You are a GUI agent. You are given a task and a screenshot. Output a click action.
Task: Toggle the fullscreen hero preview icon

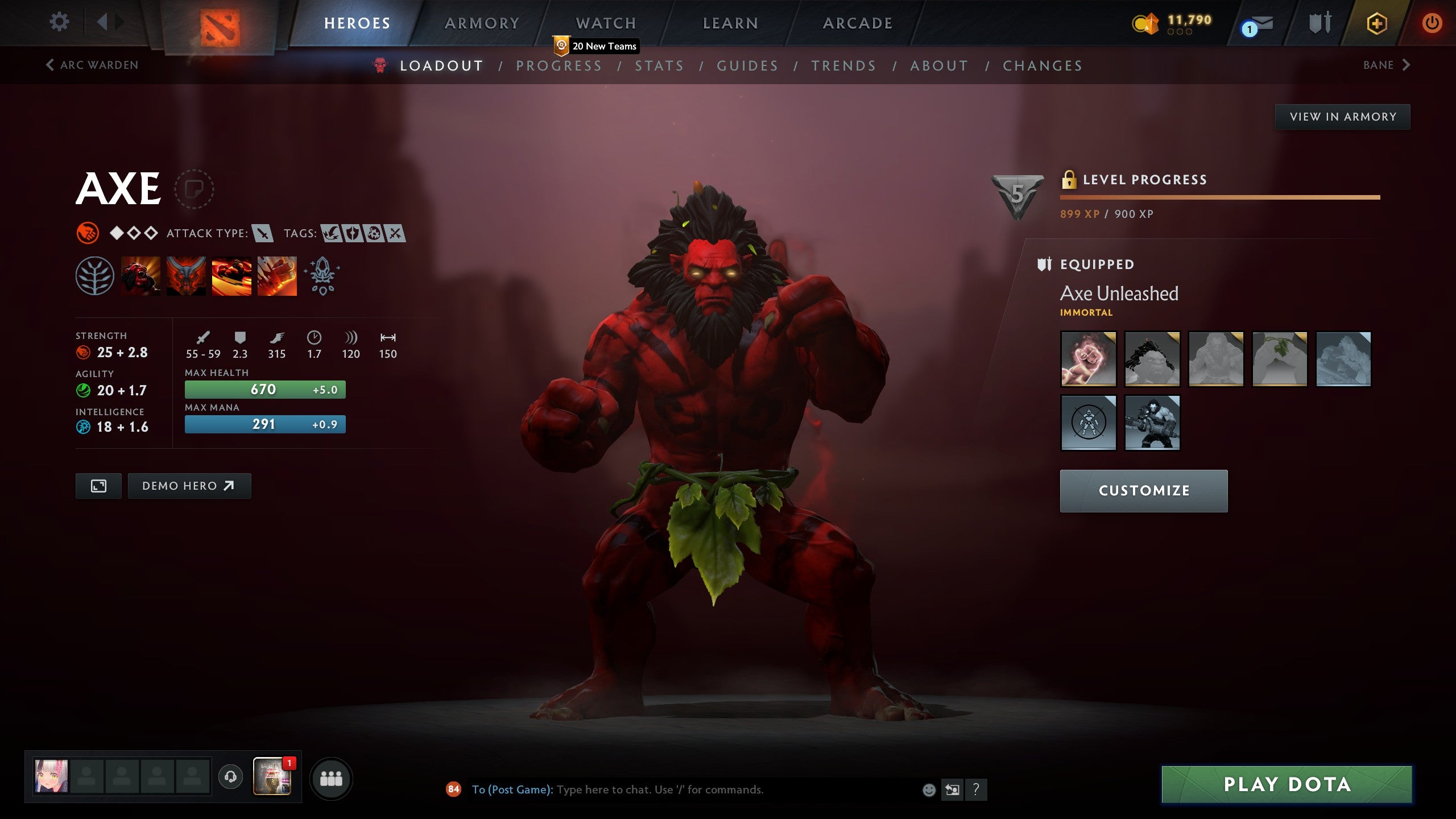click(x=98, y=486)
